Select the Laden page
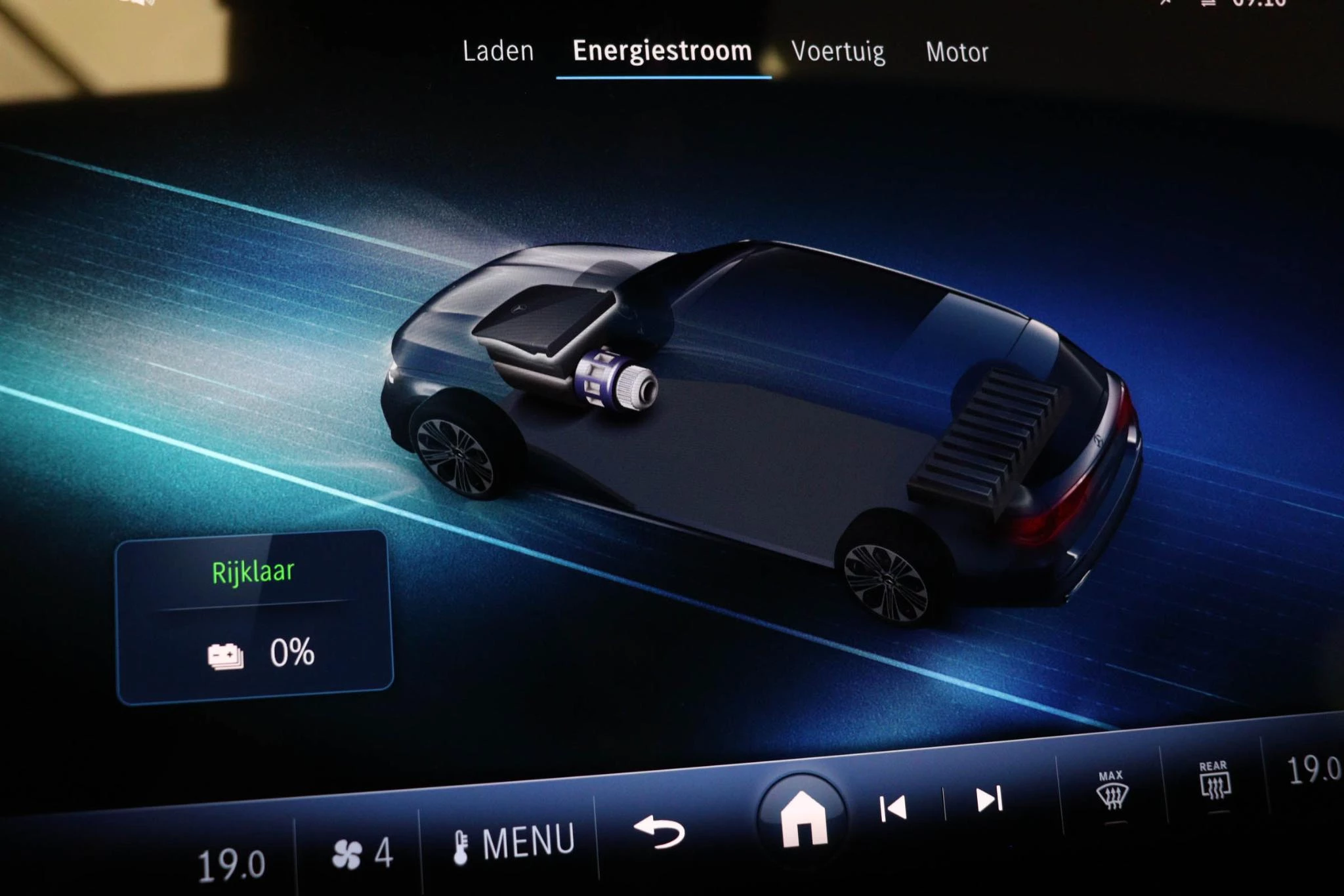This screenshot has width=1344, height=896. pyautogui.click(x=499, y=52)
